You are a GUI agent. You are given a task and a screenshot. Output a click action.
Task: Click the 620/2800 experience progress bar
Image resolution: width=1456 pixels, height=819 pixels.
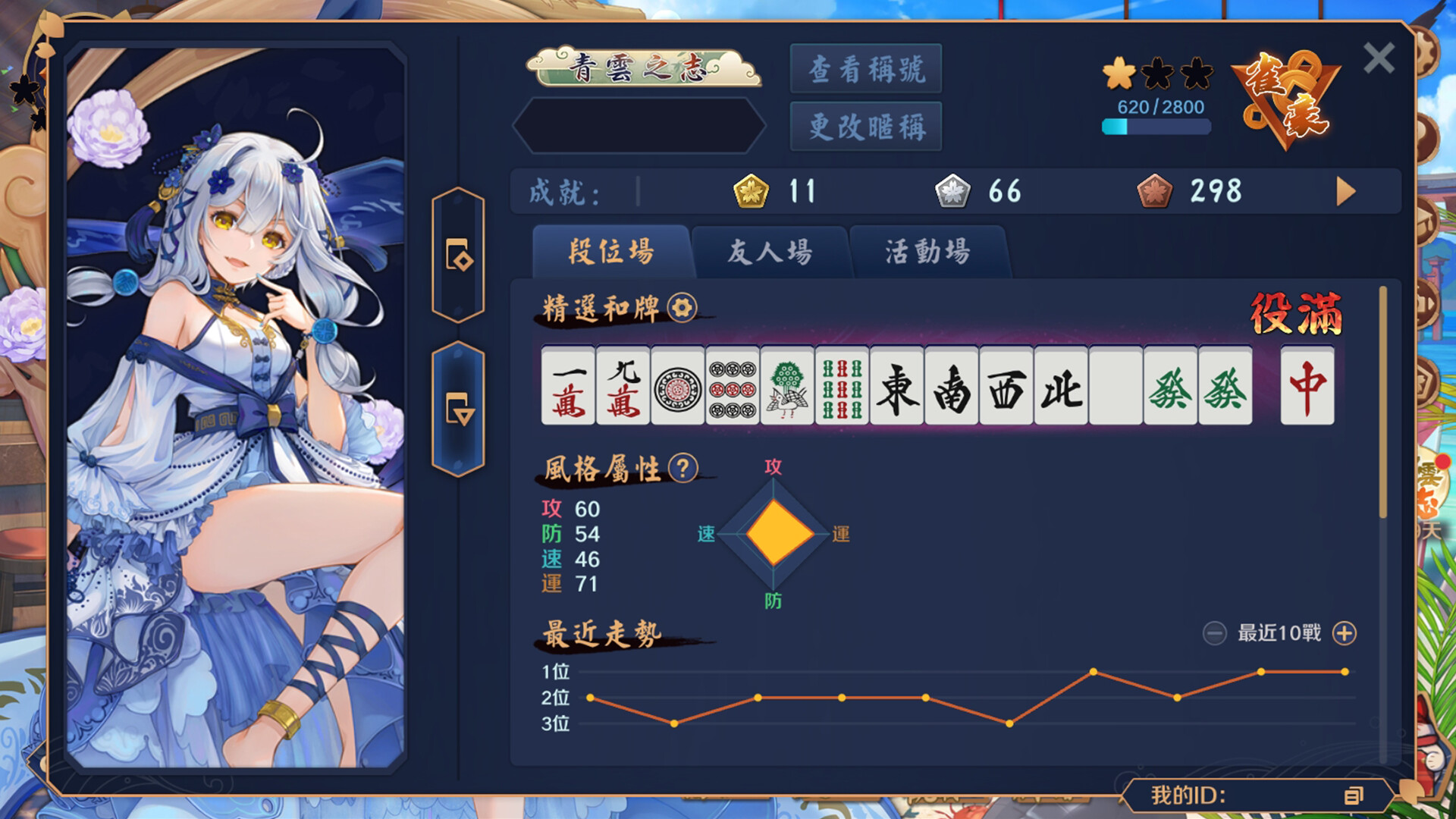tap(1156, 126)
